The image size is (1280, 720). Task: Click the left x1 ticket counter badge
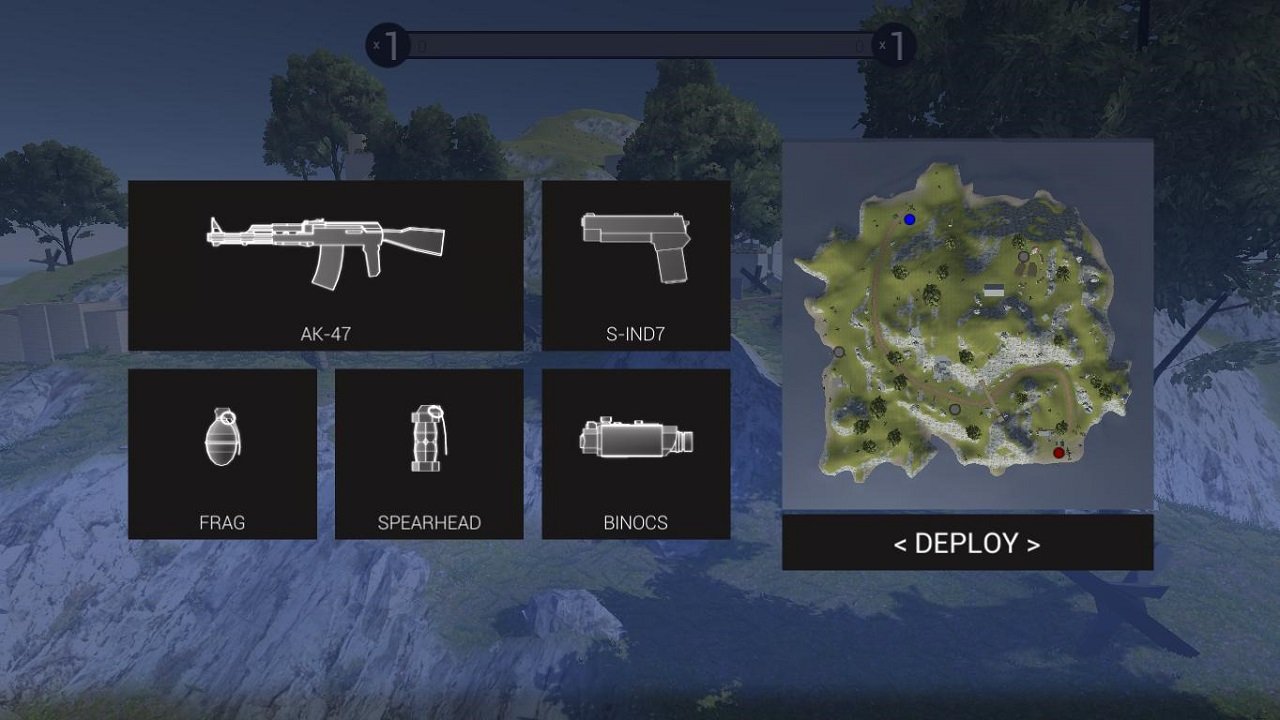(x=388, y=45)
